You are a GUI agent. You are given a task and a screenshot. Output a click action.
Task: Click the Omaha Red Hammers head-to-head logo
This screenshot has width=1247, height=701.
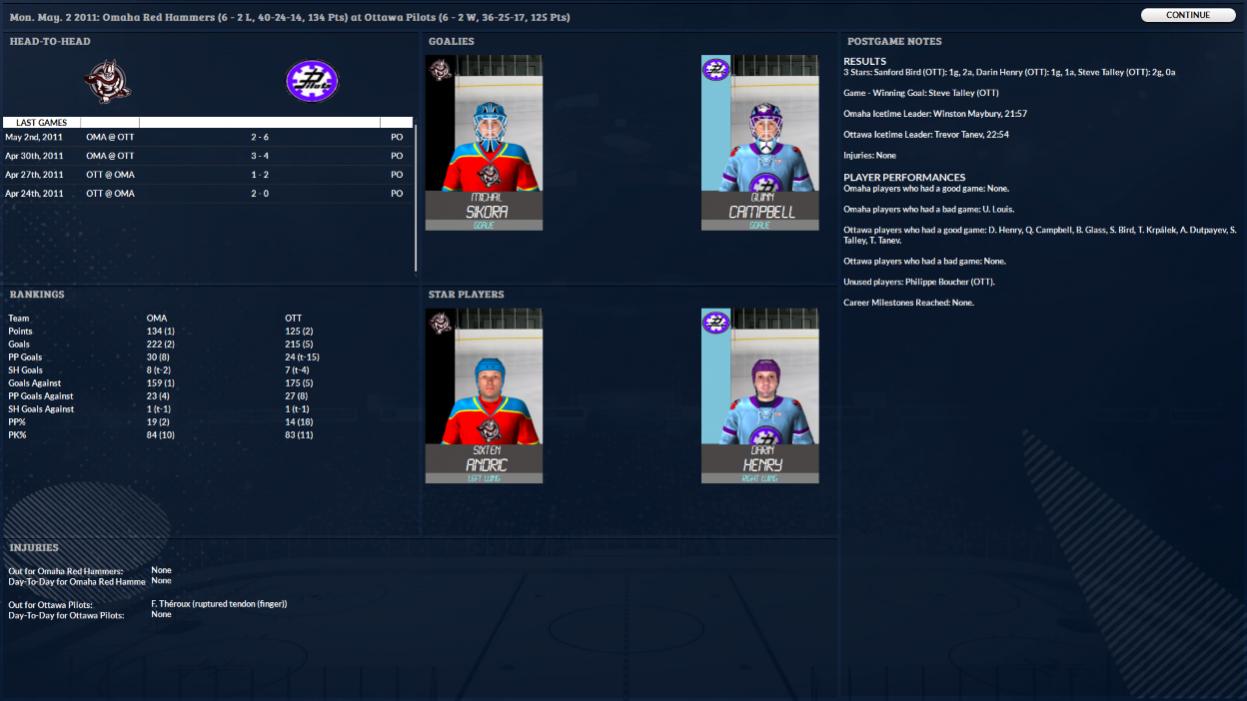(x=108, y=82)
